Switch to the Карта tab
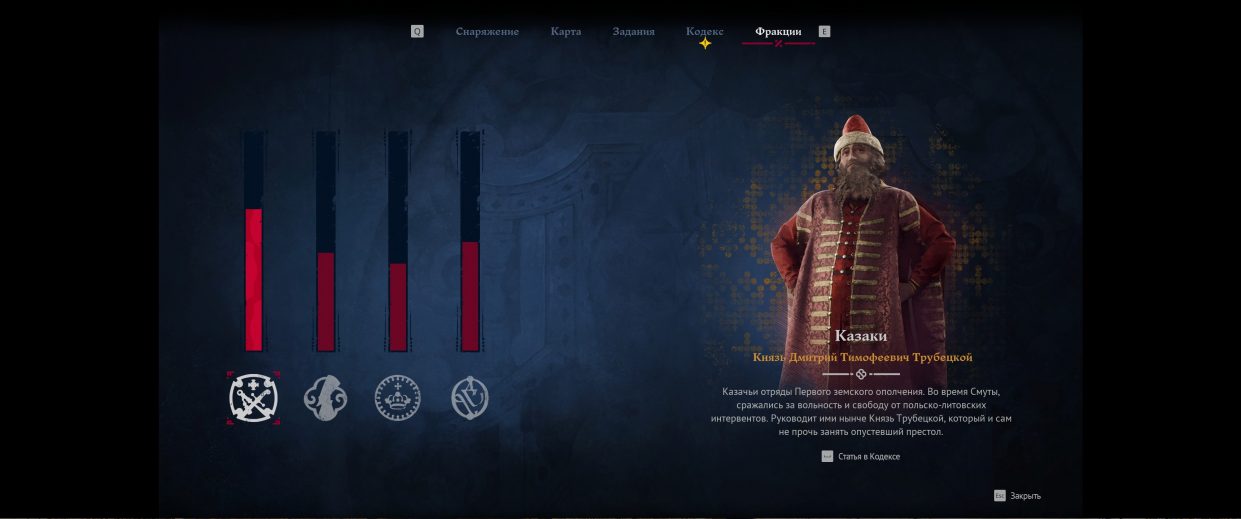The width and height of the screenshot is (1241, 519). (565, 32)
